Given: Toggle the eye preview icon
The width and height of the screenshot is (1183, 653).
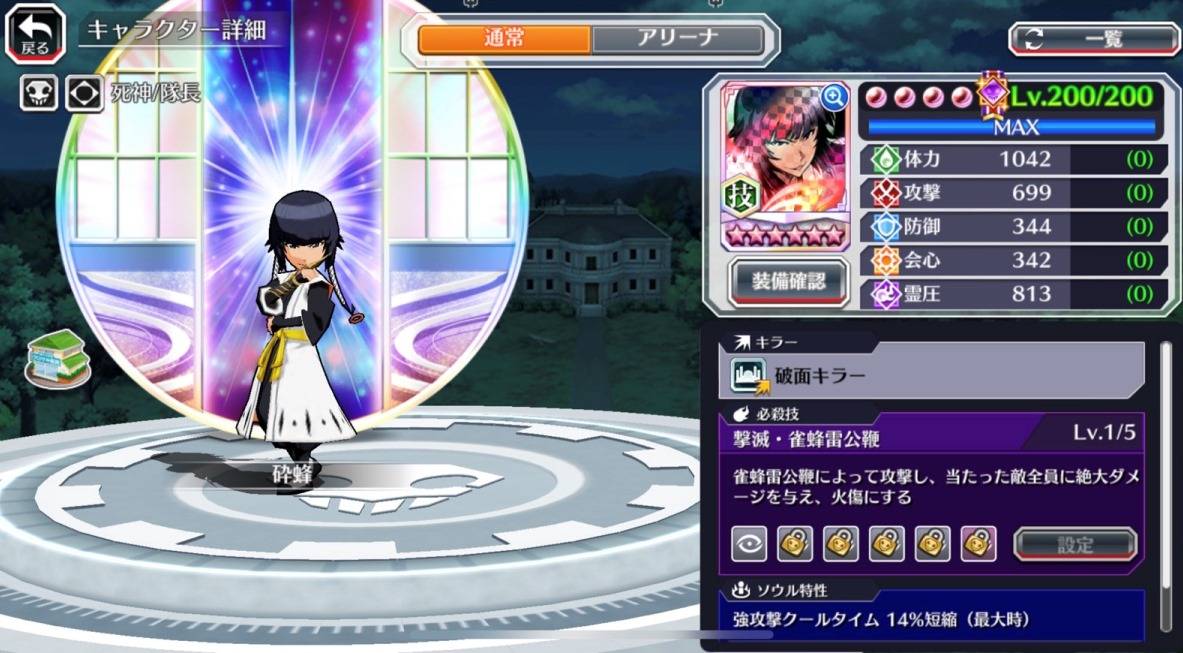Looking at the screenshot, I should point(750,543).
